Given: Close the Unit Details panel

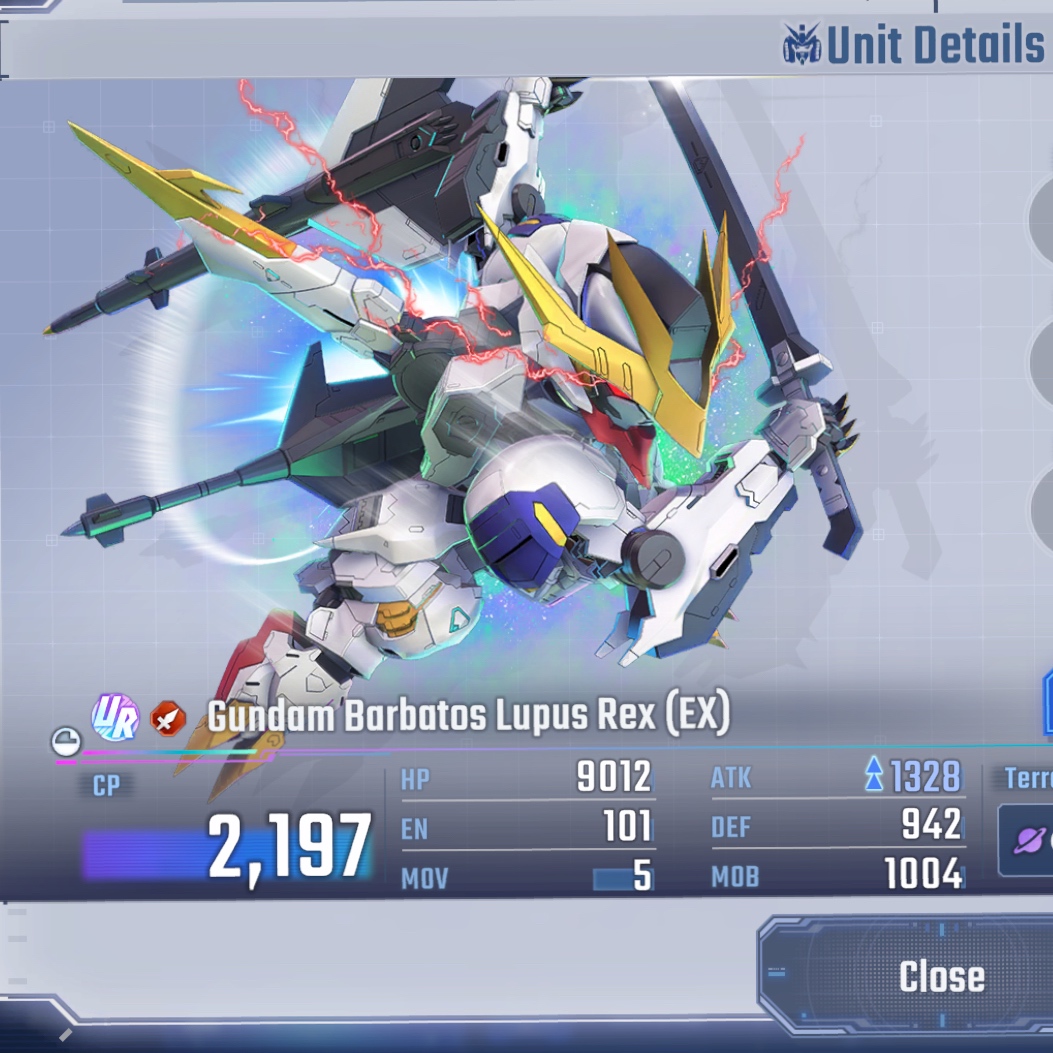Looking at the screenshot, I should pos(940,977).
